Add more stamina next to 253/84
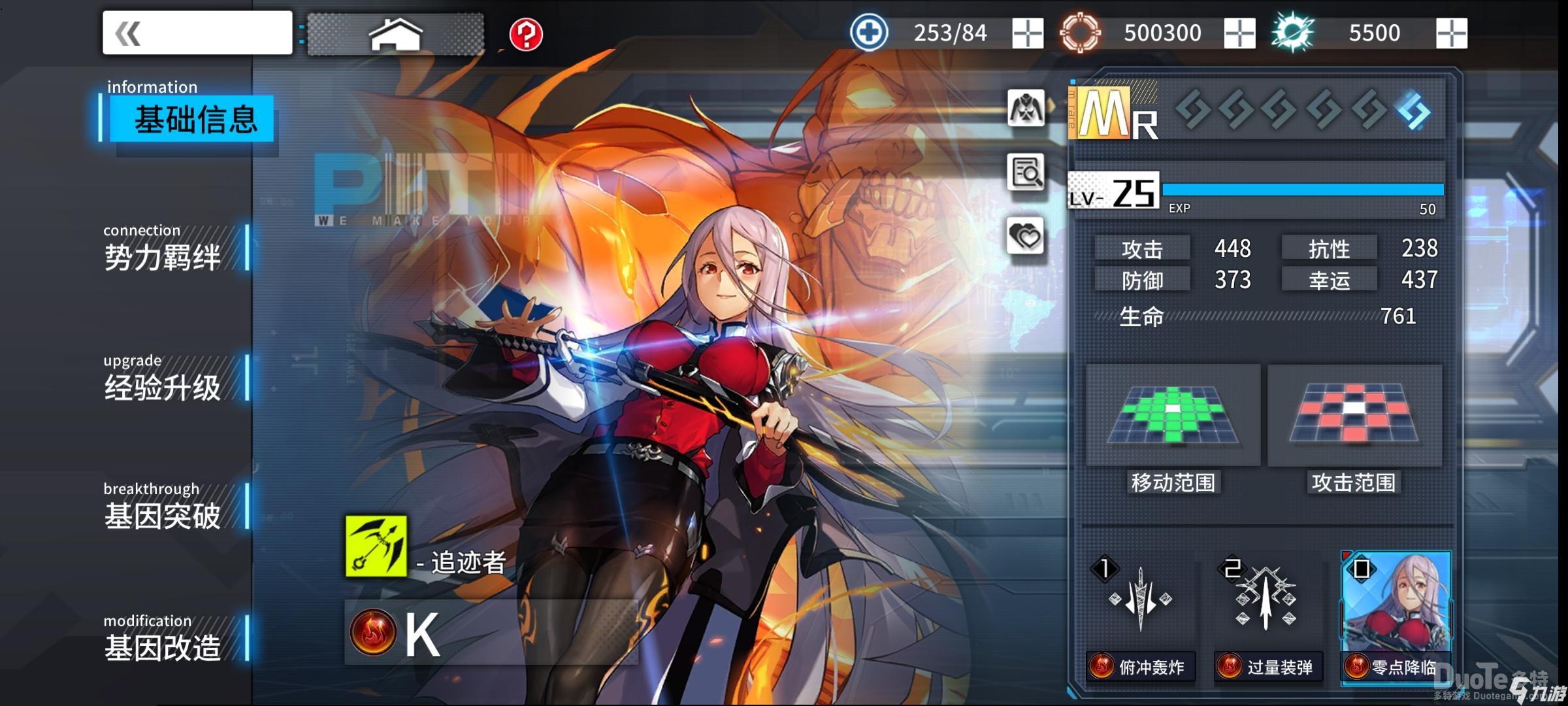 coord(1027,33)
